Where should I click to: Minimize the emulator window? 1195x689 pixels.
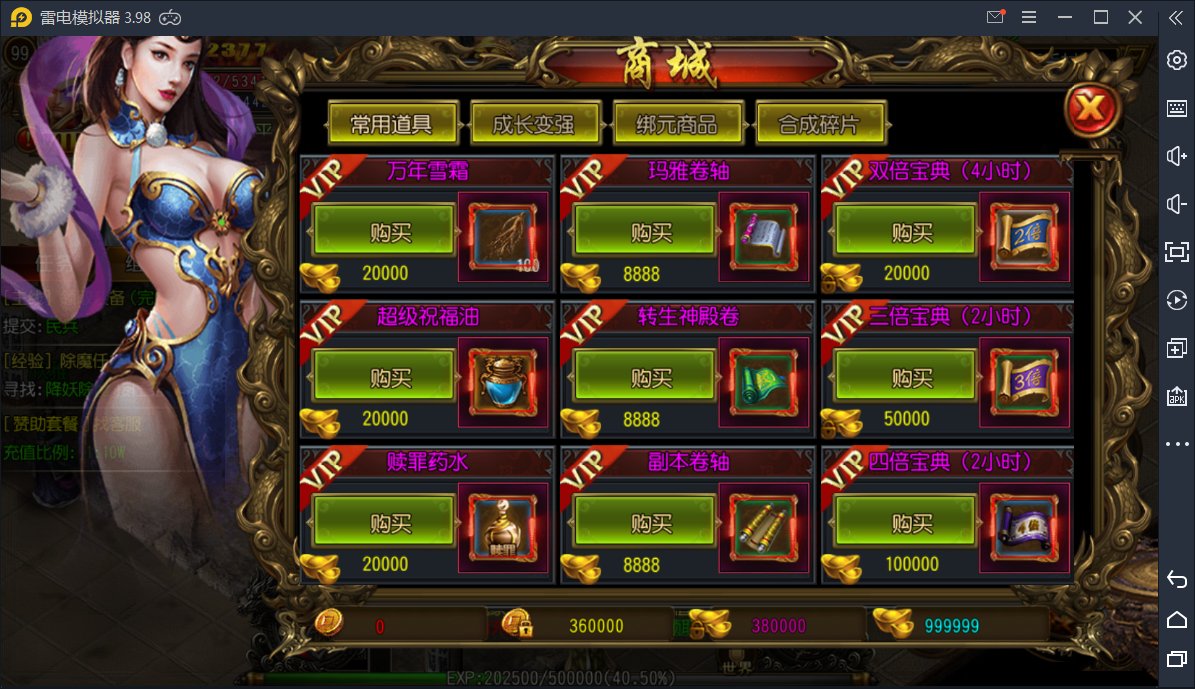pos(1066,17)
